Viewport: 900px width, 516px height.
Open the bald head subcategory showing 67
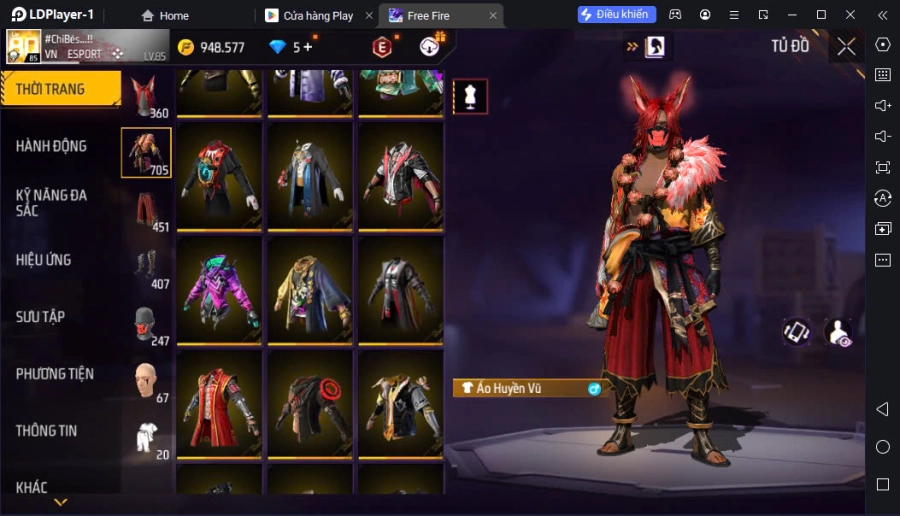click(146, 381)
